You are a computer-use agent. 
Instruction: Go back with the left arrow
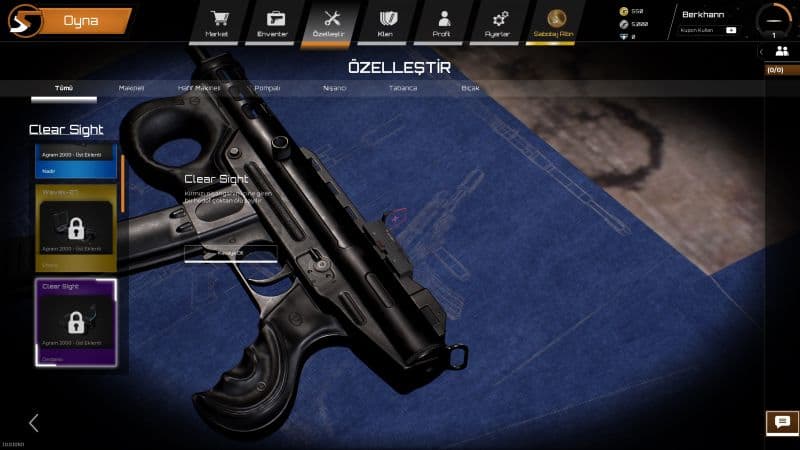tap(33, 423)
